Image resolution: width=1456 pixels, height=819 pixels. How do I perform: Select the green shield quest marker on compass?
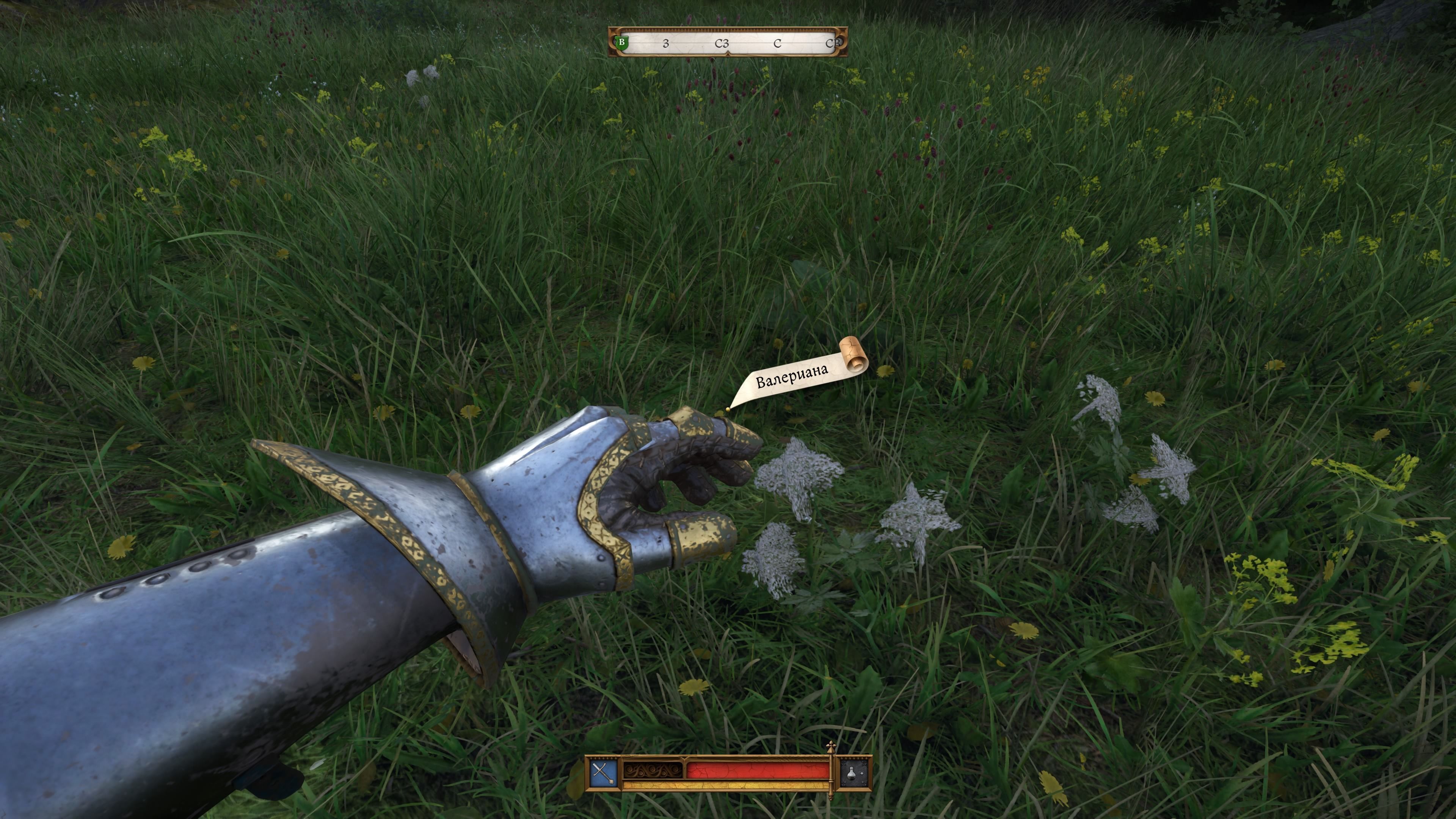[x=622, y=44]
